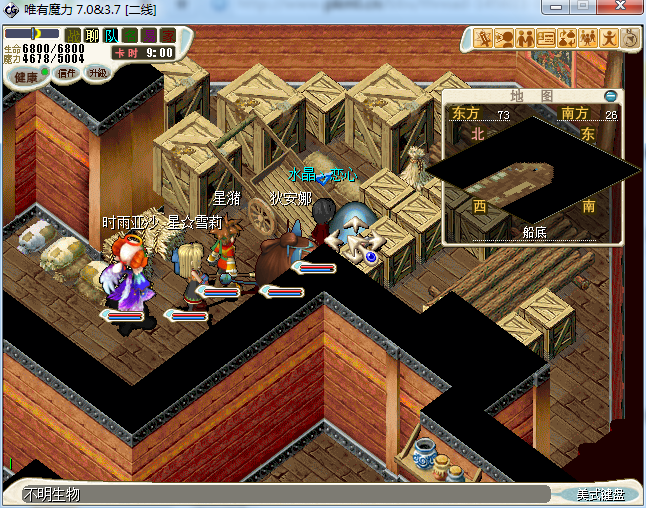
Task: Activate the character emote action icon
Action: (609, 38)
